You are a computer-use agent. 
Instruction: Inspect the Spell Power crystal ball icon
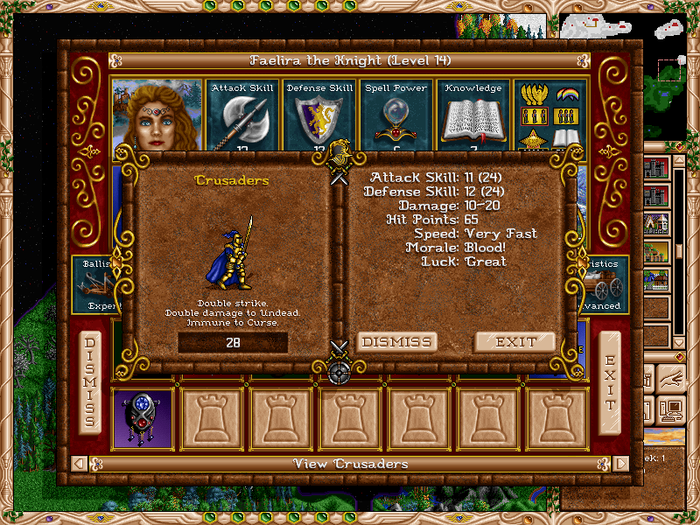click(396, 117)
